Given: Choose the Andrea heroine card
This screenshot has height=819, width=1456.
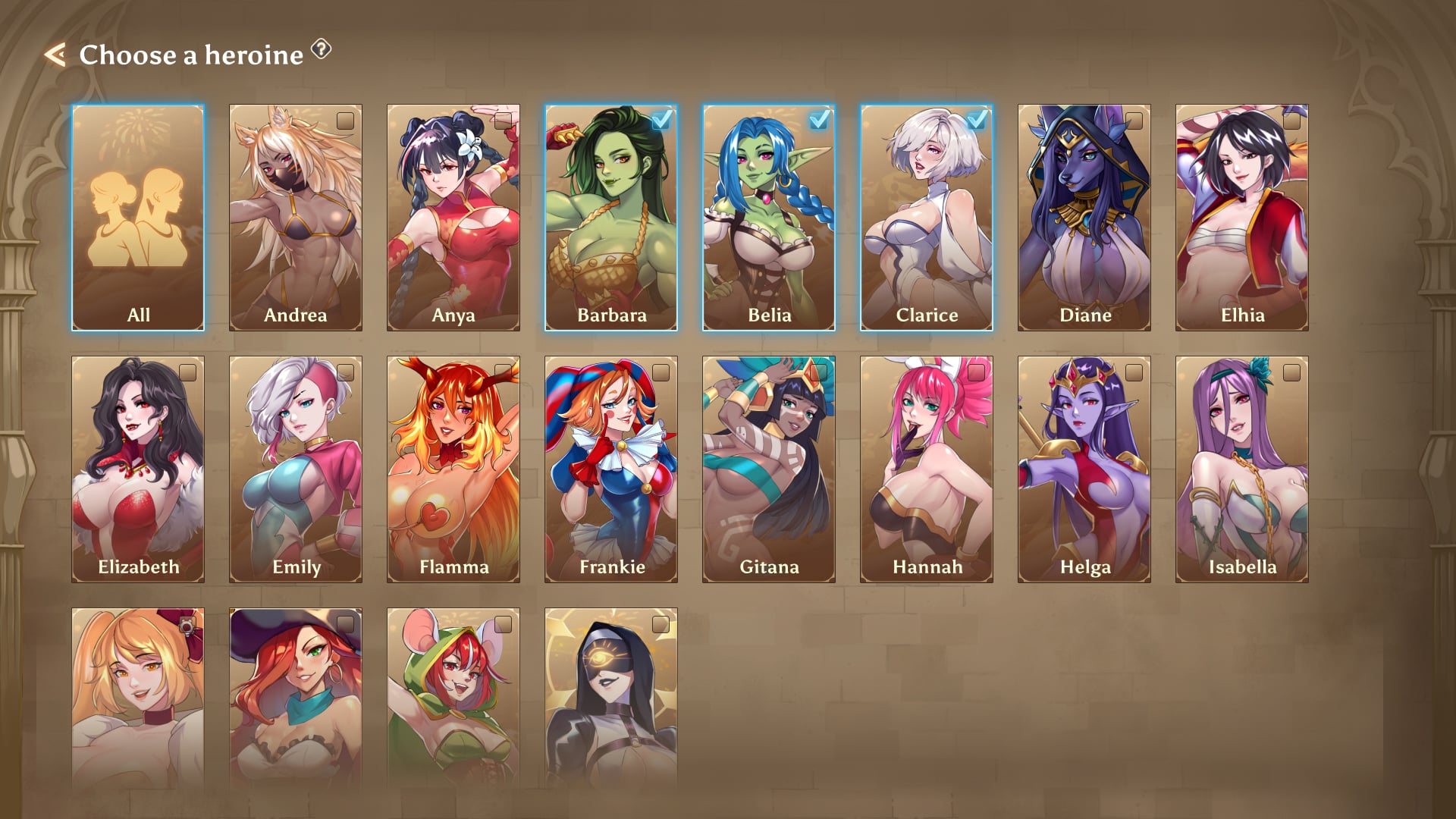Looking at the screenshot, I should pos(296,218).
